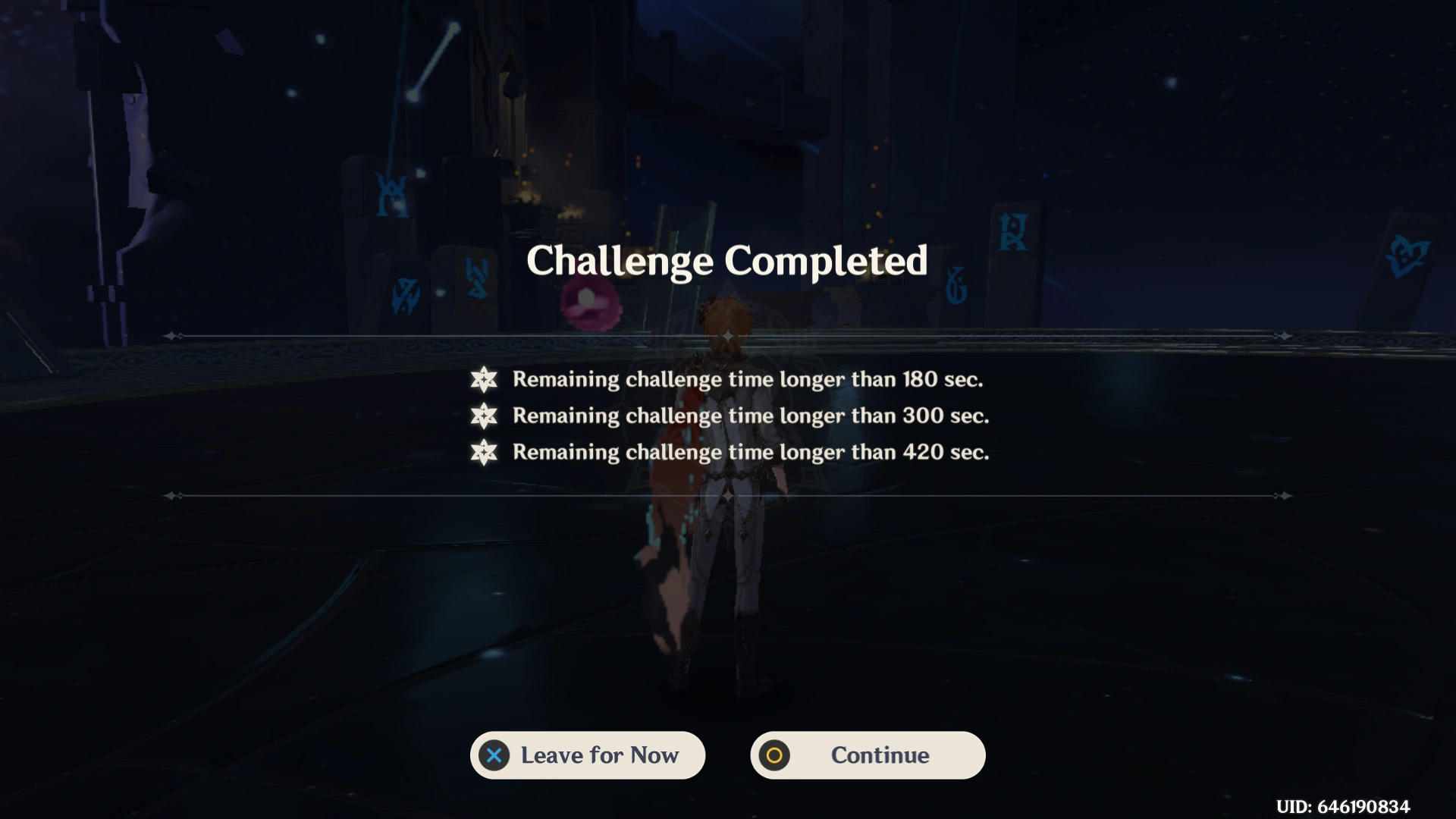Click the circle controller icon on Continue
The image size is (1456, 819).
(x=775, y=755)
